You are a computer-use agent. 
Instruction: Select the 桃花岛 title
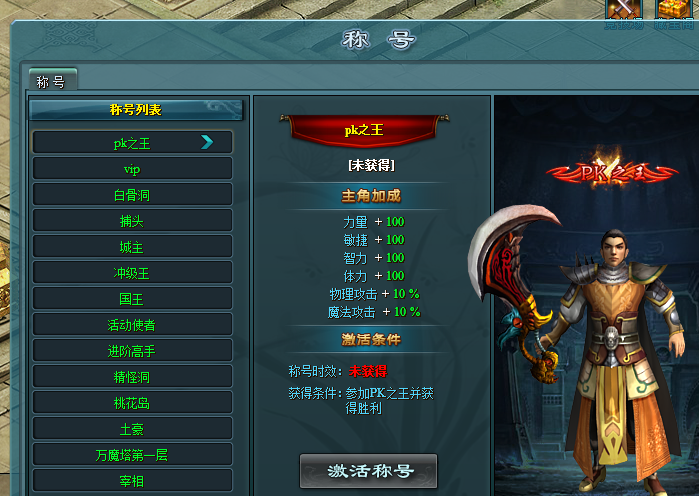coord(132,403)
